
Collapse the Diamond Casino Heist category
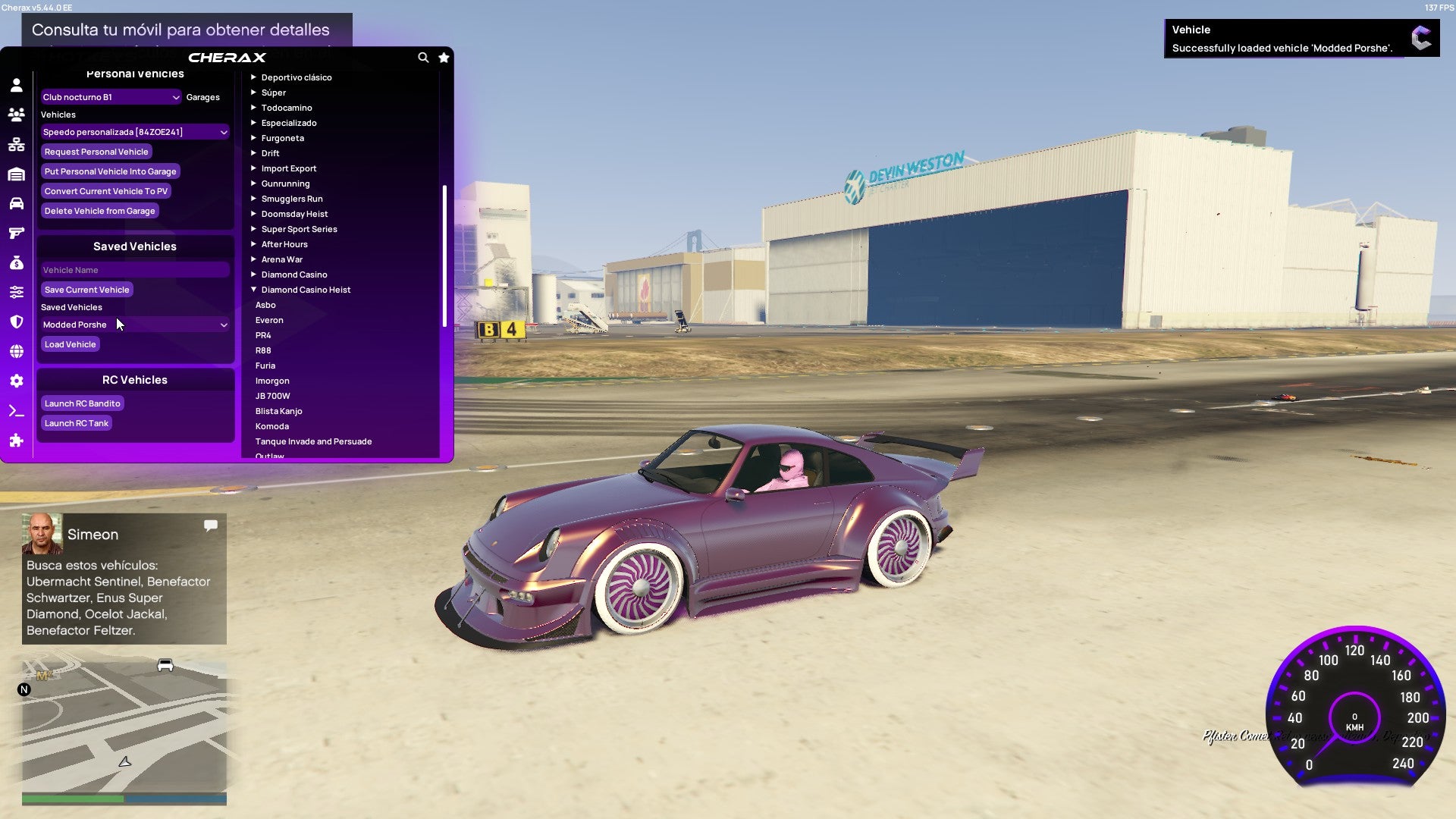pyautogui.click(x=306, y=289)
